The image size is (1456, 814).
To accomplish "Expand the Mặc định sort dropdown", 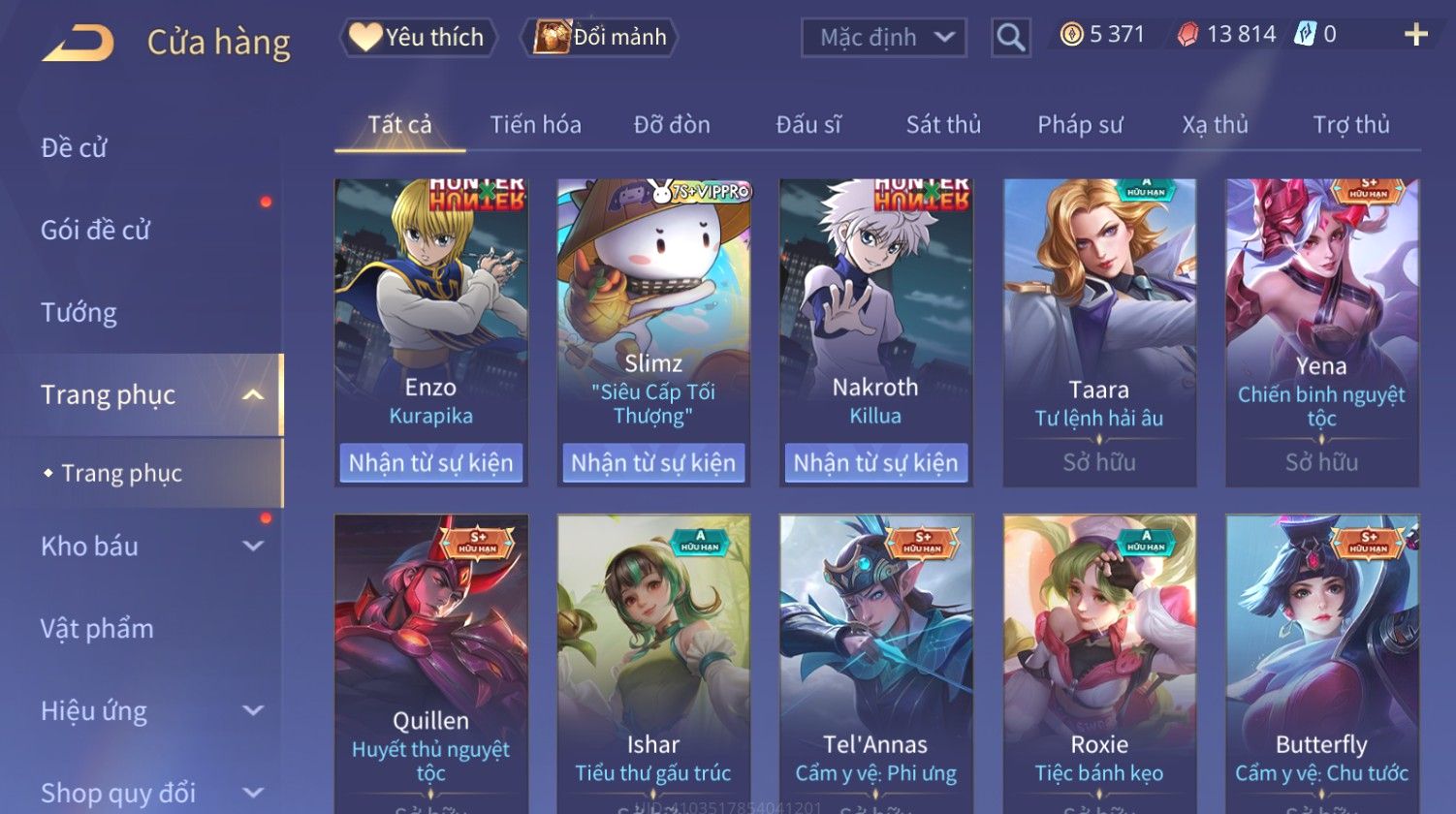I will tap(884, 38).
